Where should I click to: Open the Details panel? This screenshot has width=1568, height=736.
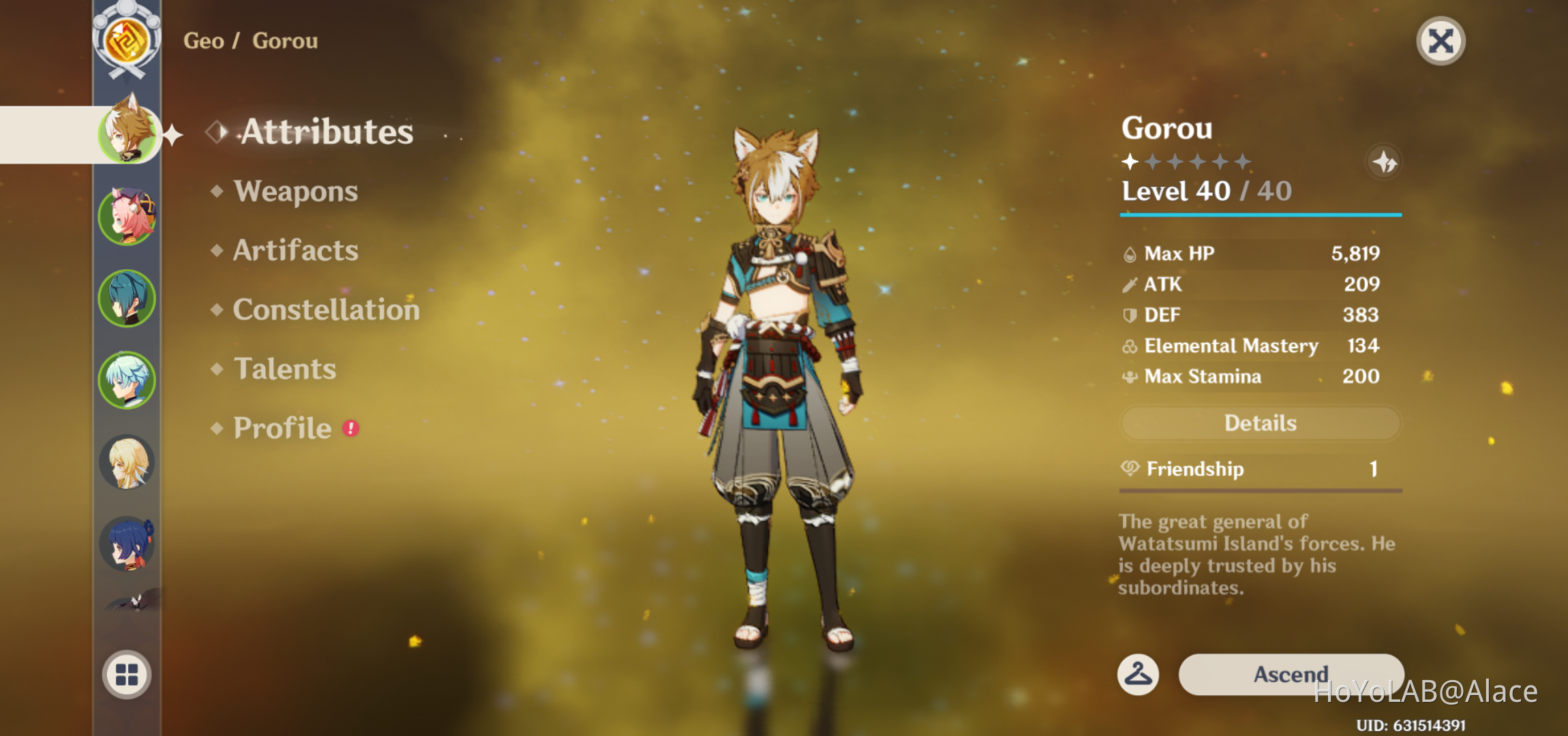click(1259, 423)
